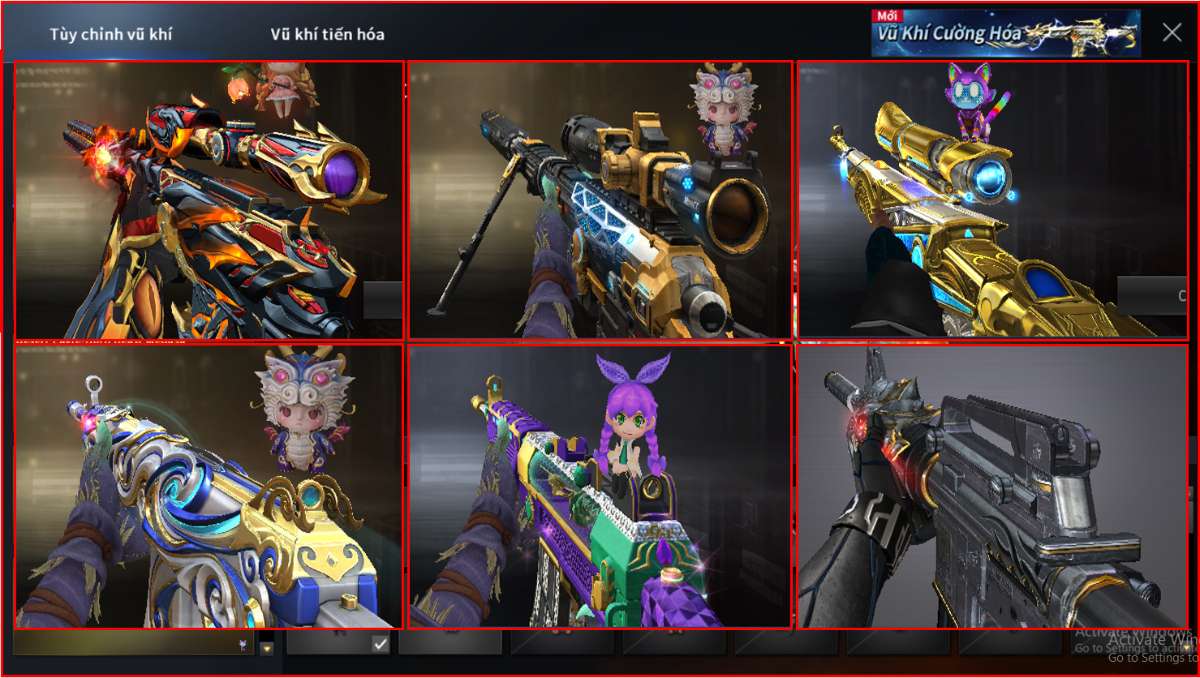
Task: Open the dropdown arrow beside the bottom bar
Action: [267, 647]
